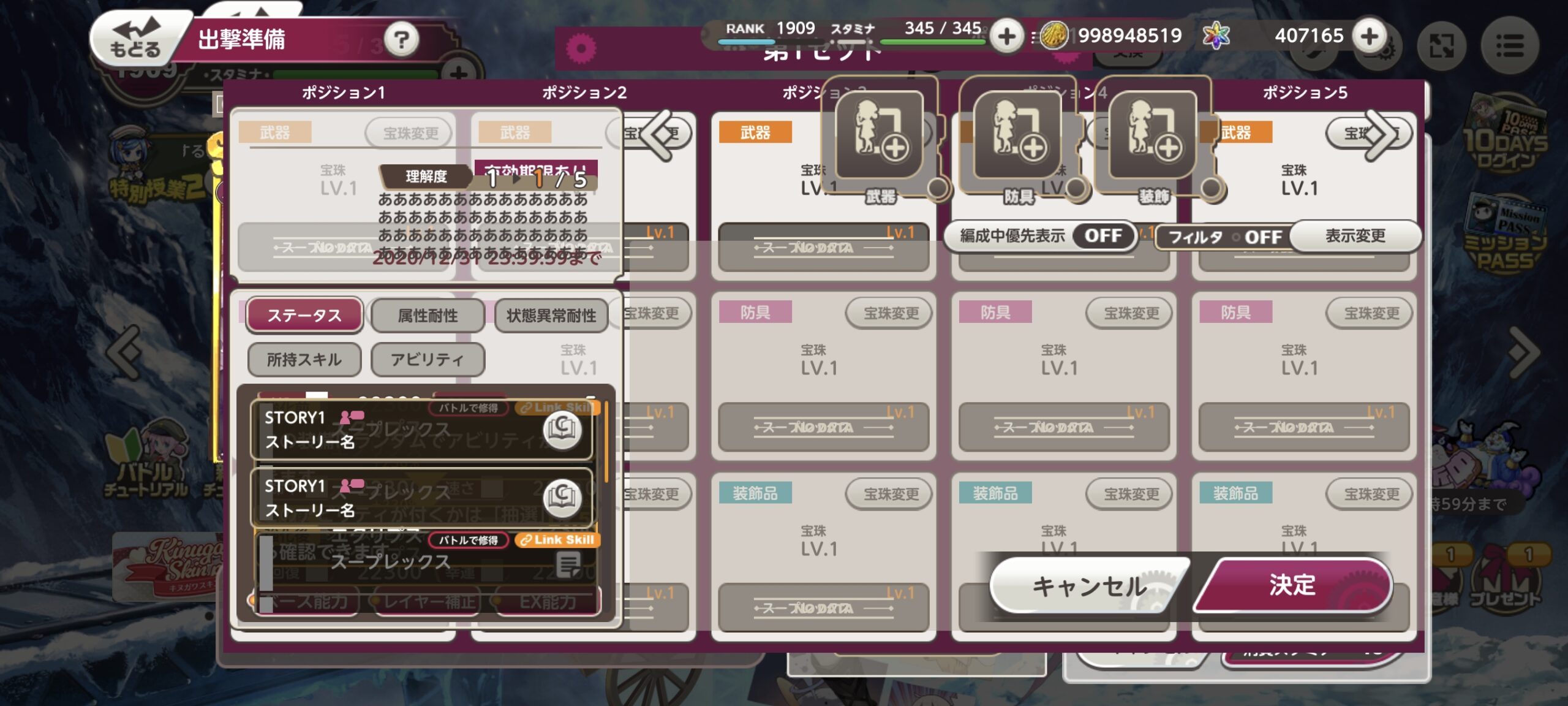Confirm with the 決定 button
Screen dimensions: 1568x706
pyautogui.click(x=1292, y=585)
